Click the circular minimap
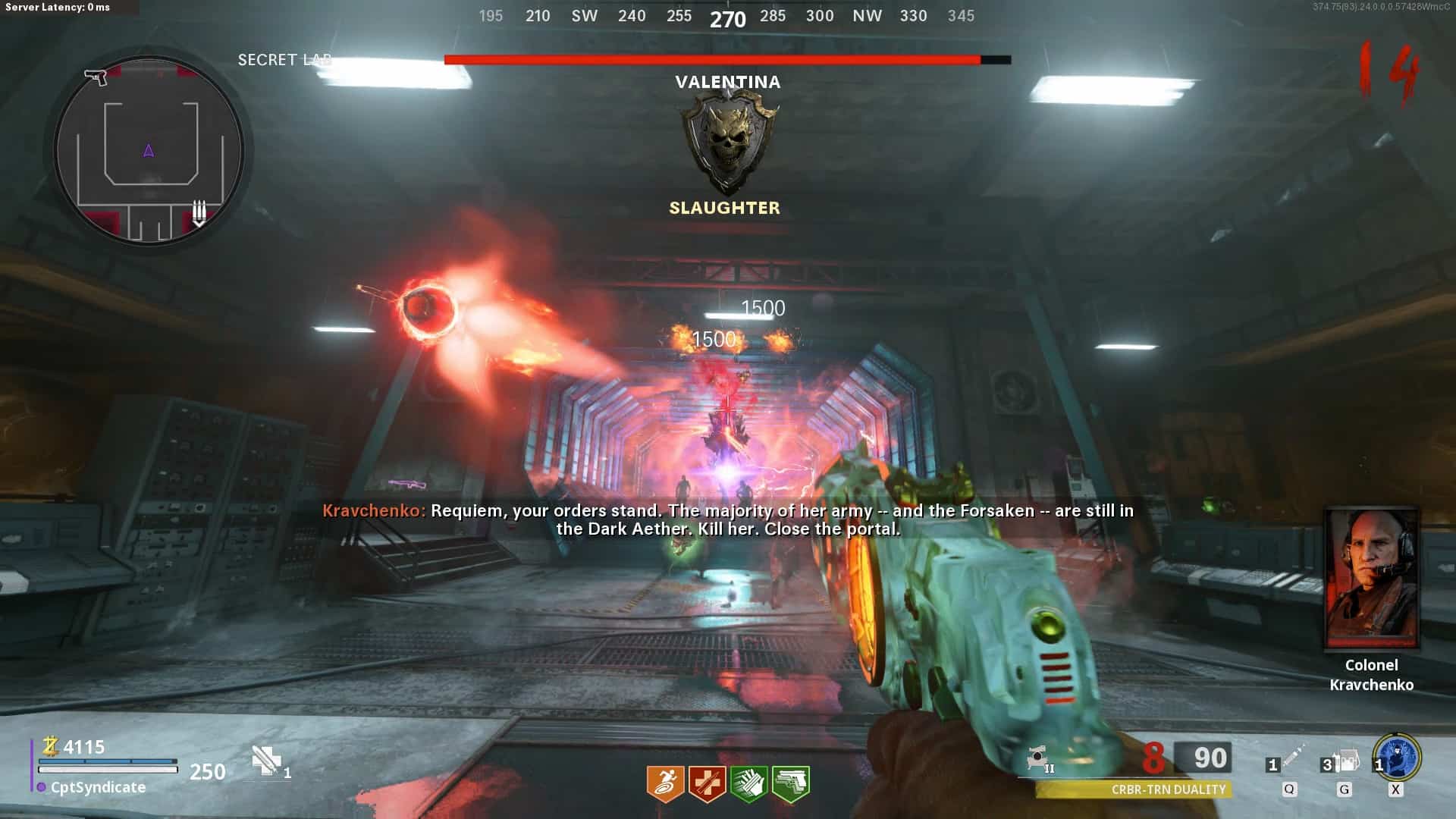This screenshot has height=819, width=1456. 149,151
